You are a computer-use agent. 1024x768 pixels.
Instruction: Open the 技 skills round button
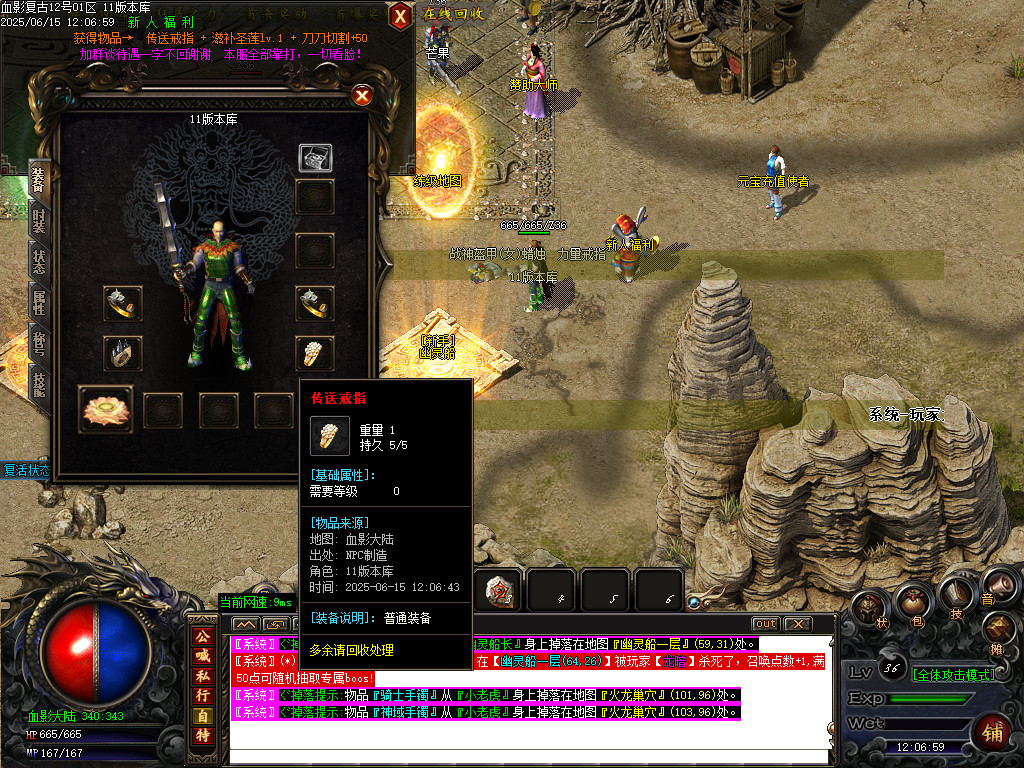957,595
